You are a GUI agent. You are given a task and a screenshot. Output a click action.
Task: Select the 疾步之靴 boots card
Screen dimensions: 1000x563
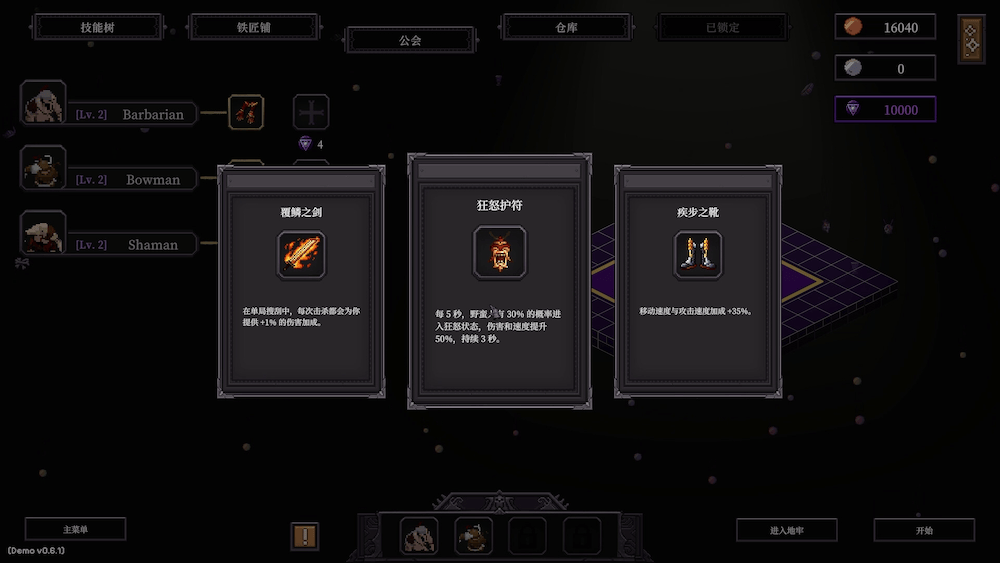(x=698, y=281)
